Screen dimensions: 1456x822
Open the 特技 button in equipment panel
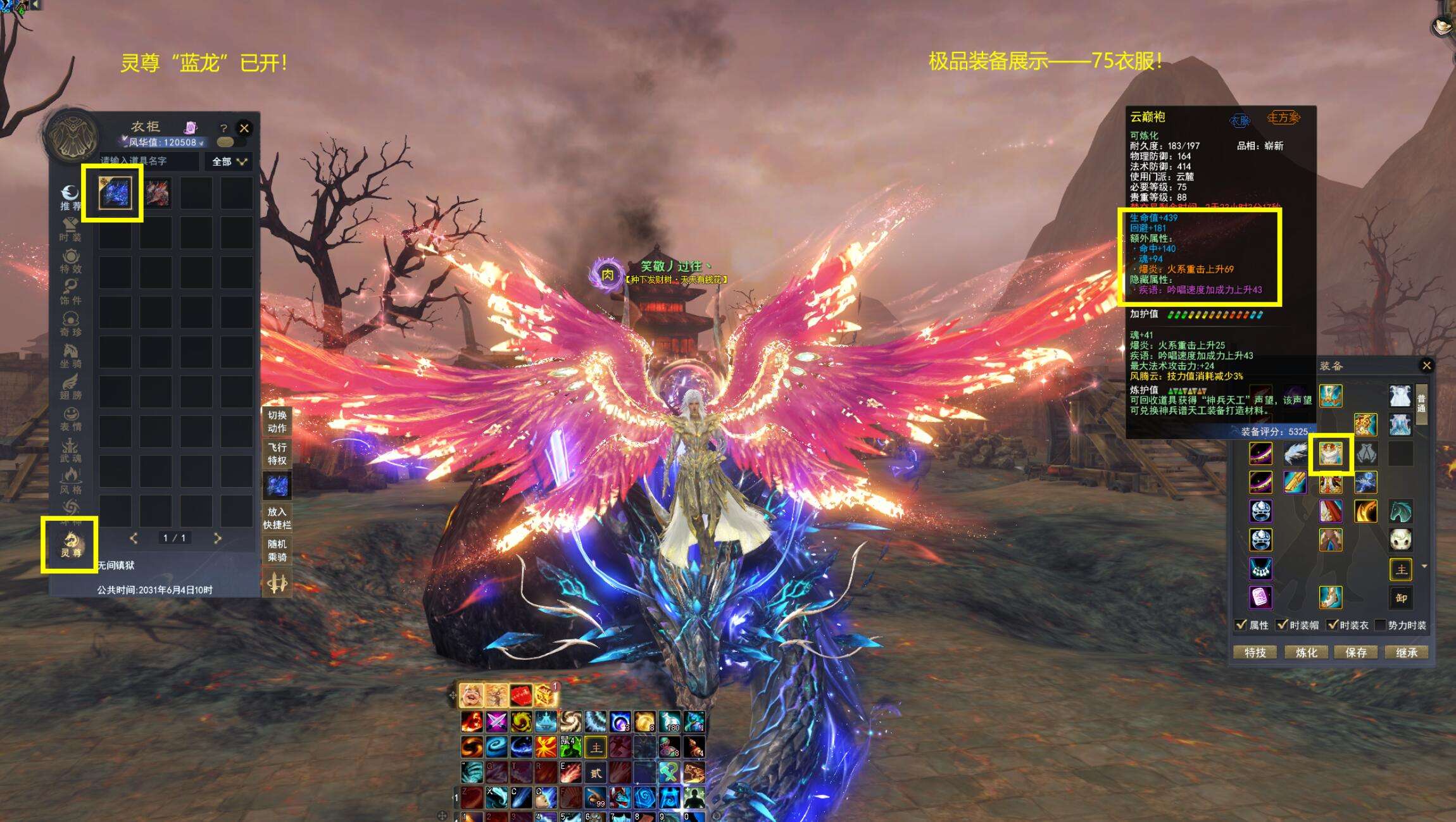click(x=1255, y=652)
